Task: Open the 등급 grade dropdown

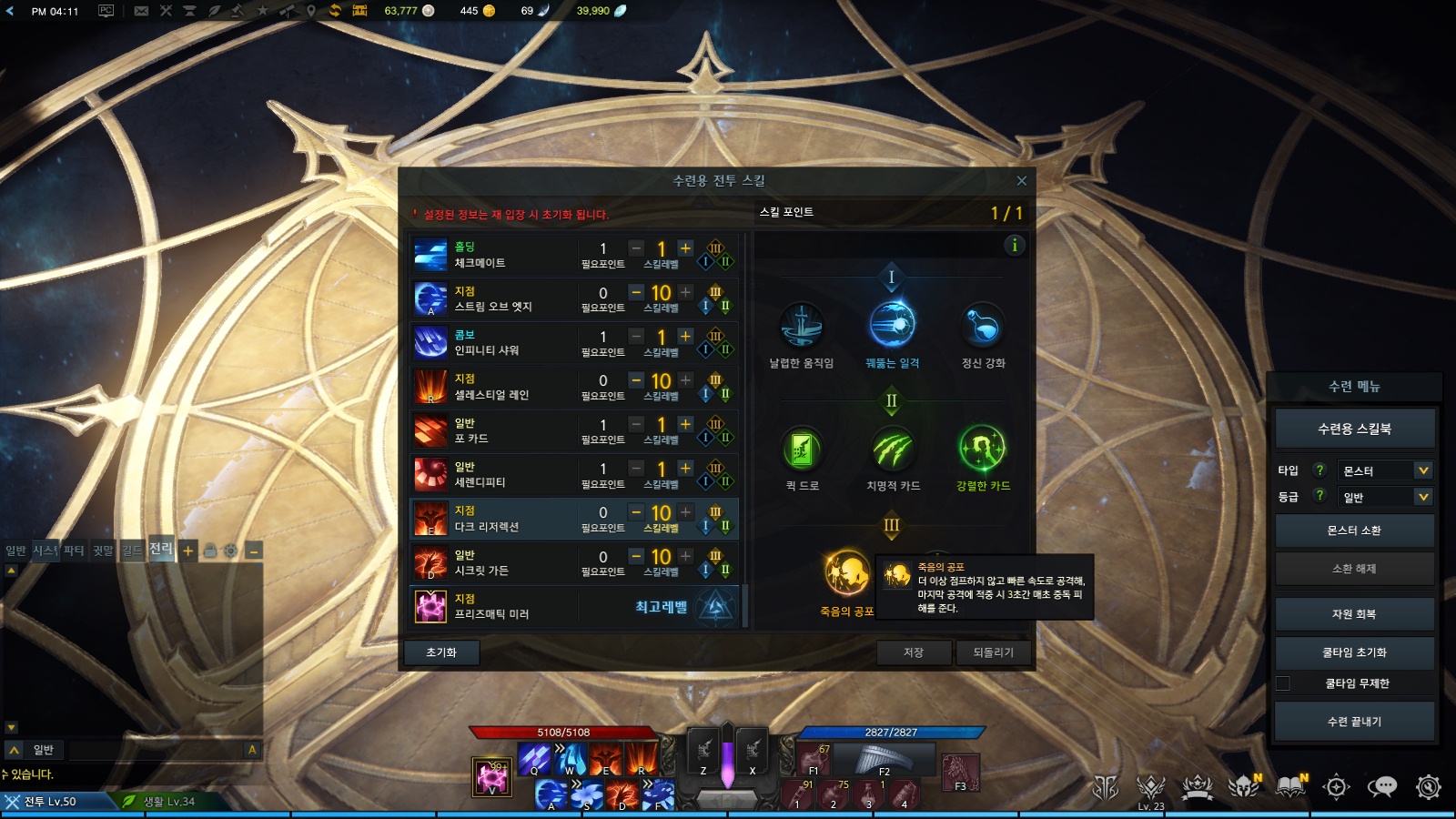Action: pos(1385,497)
